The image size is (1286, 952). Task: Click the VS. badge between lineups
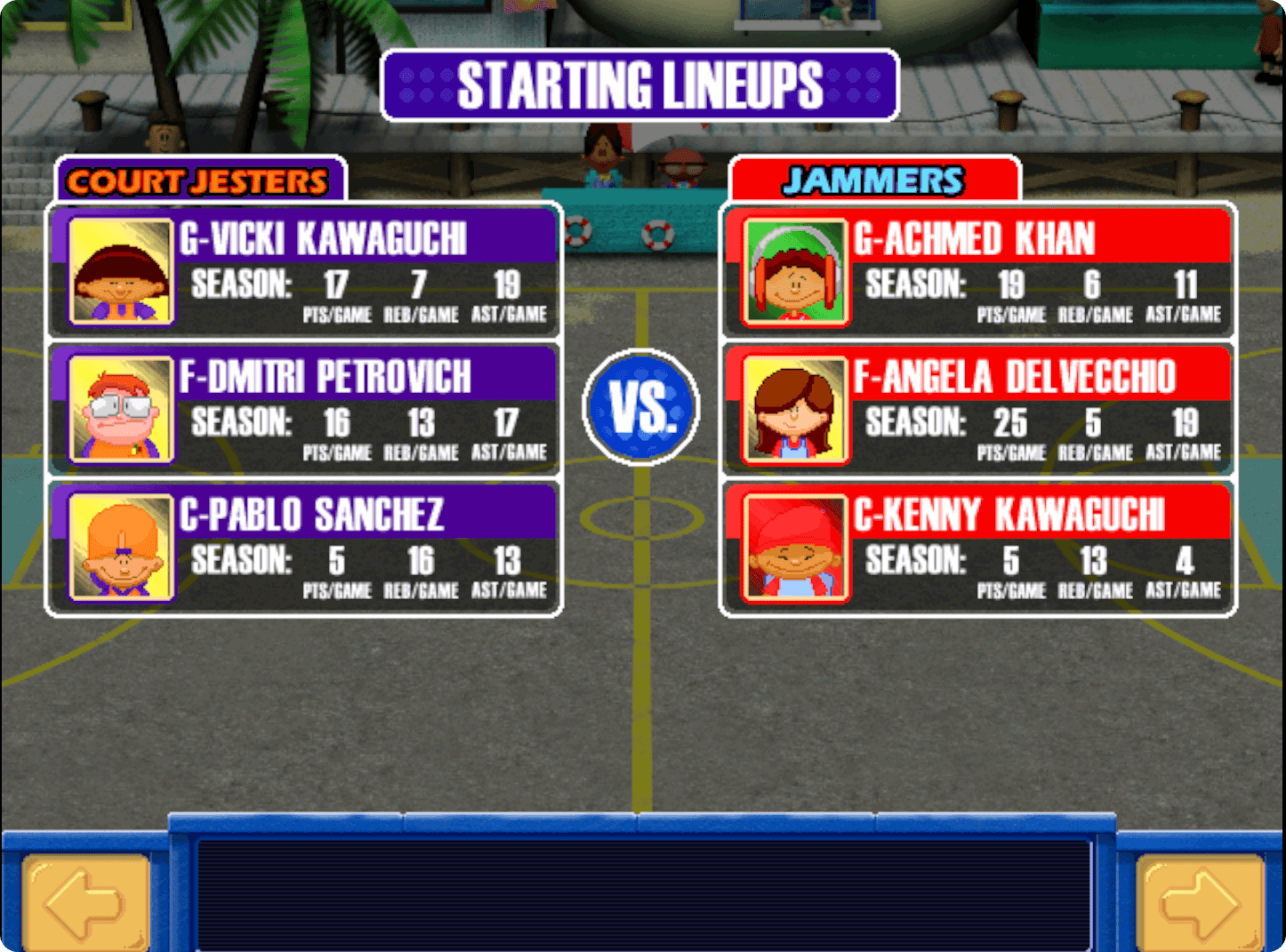(642, 405)
